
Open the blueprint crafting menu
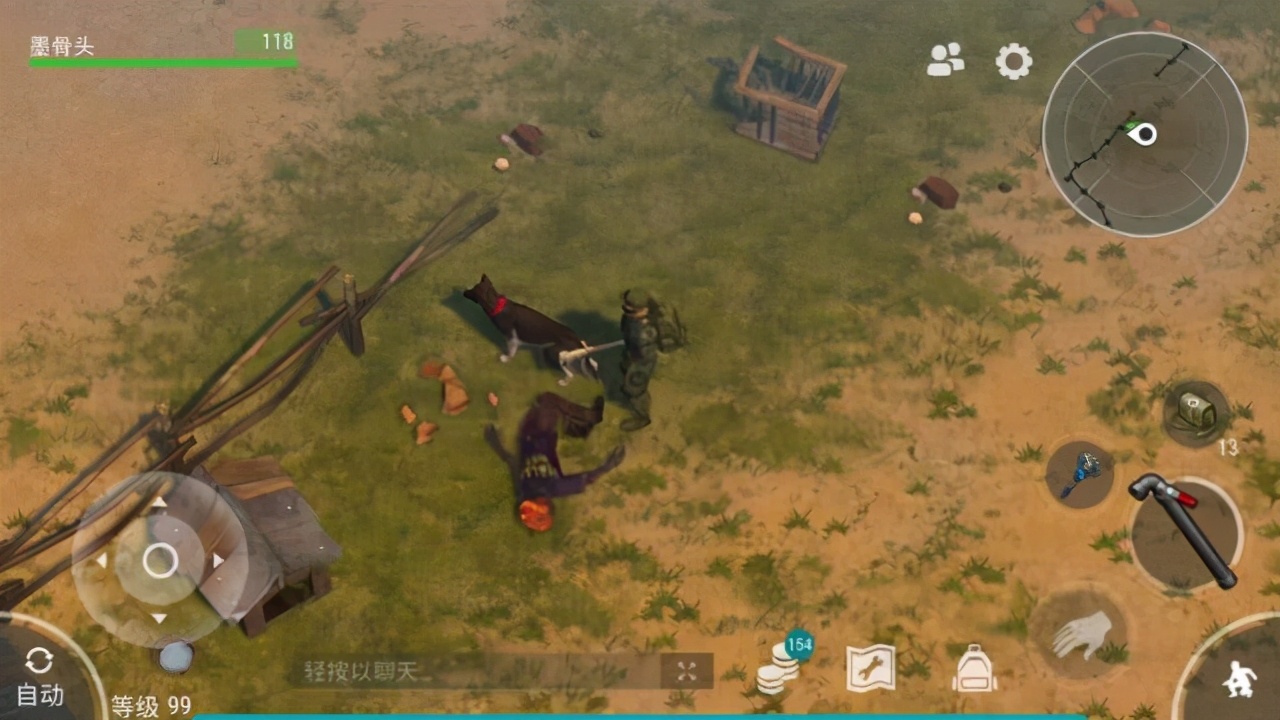tap(870, 668)
